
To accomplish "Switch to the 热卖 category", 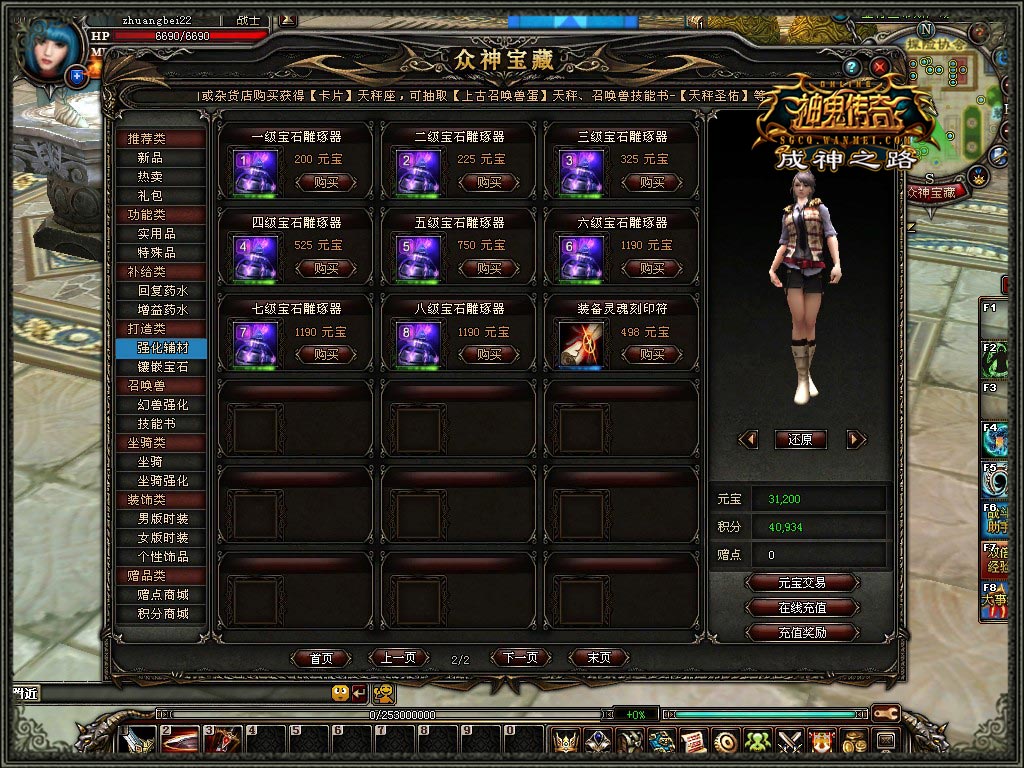I will 150,176.
